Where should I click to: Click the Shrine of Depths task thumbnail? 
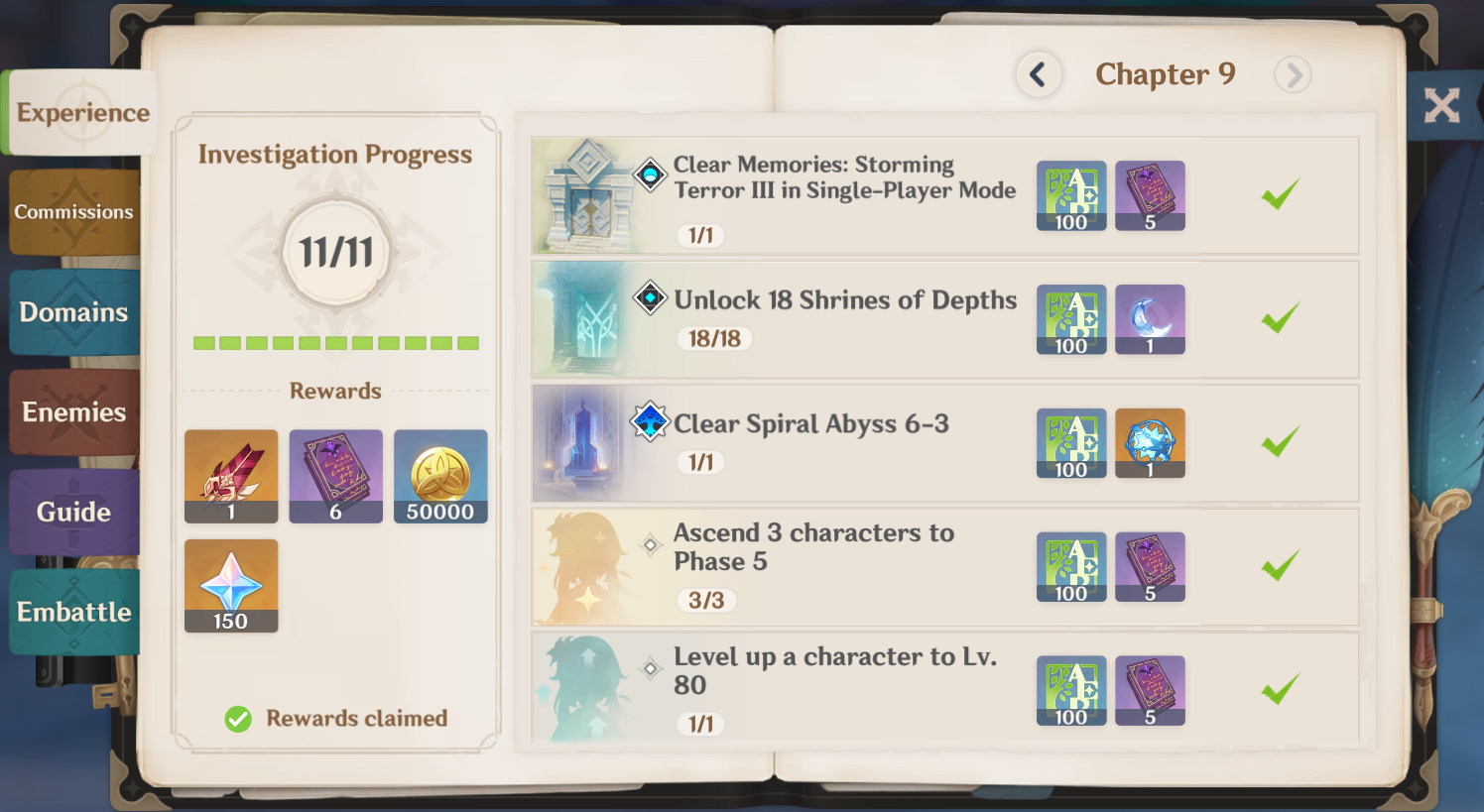pos(580,319)
